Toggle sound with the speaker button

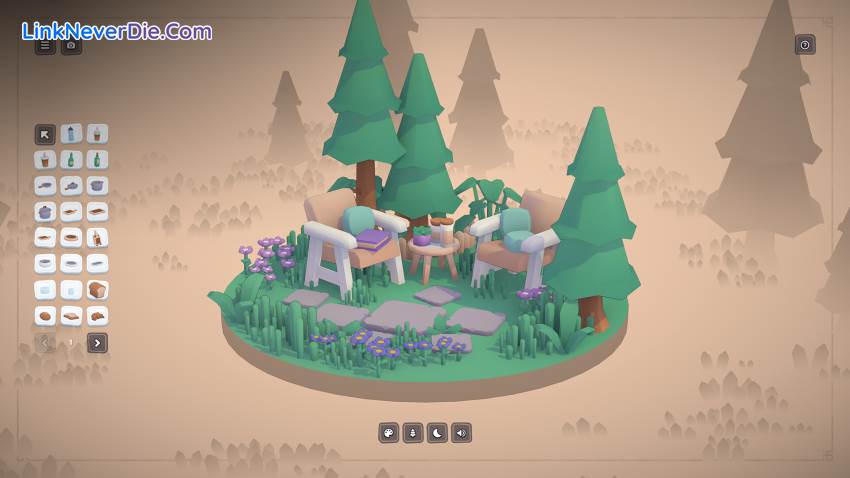tap(461, 433)
